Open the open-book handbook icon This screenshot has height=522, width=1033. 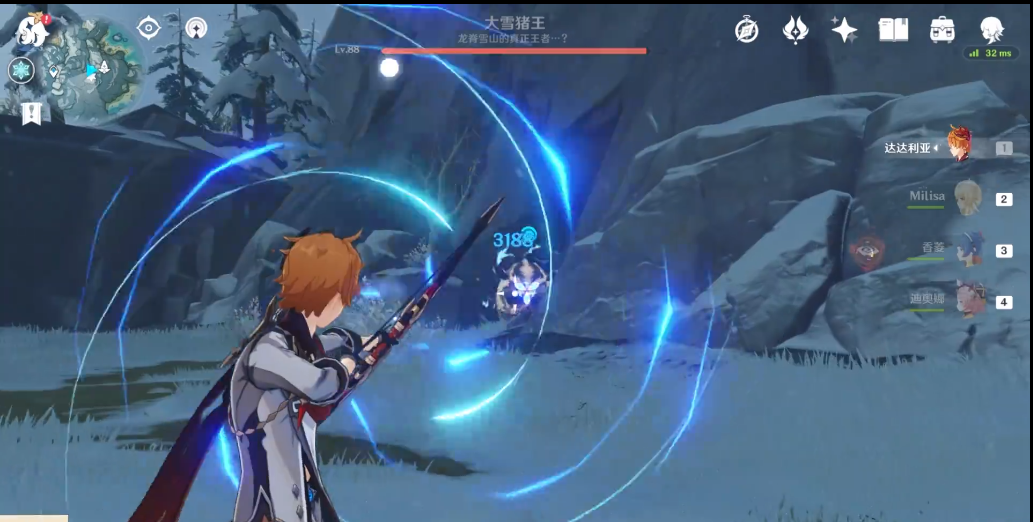(x=893, y=30)
